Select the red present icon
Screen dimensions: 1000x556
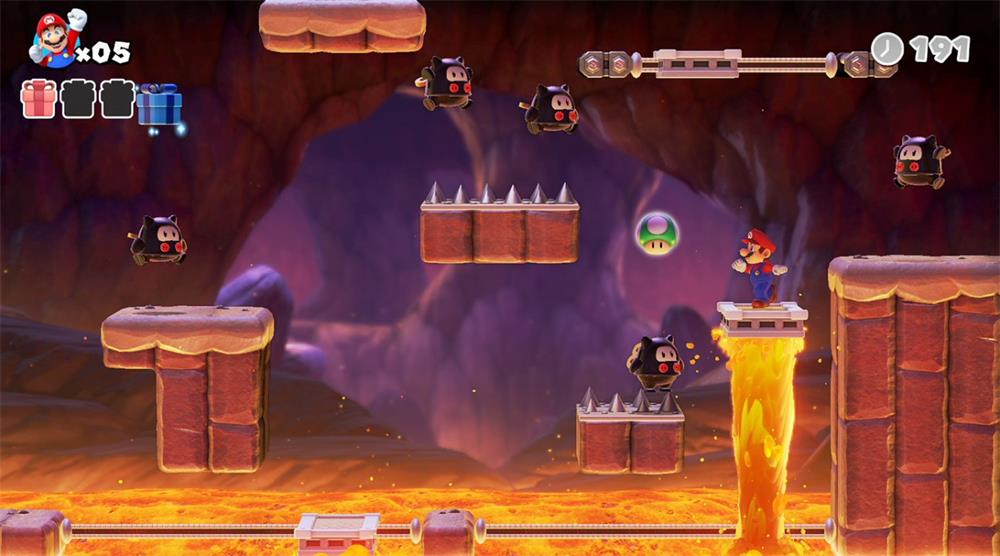click(39, 100)
